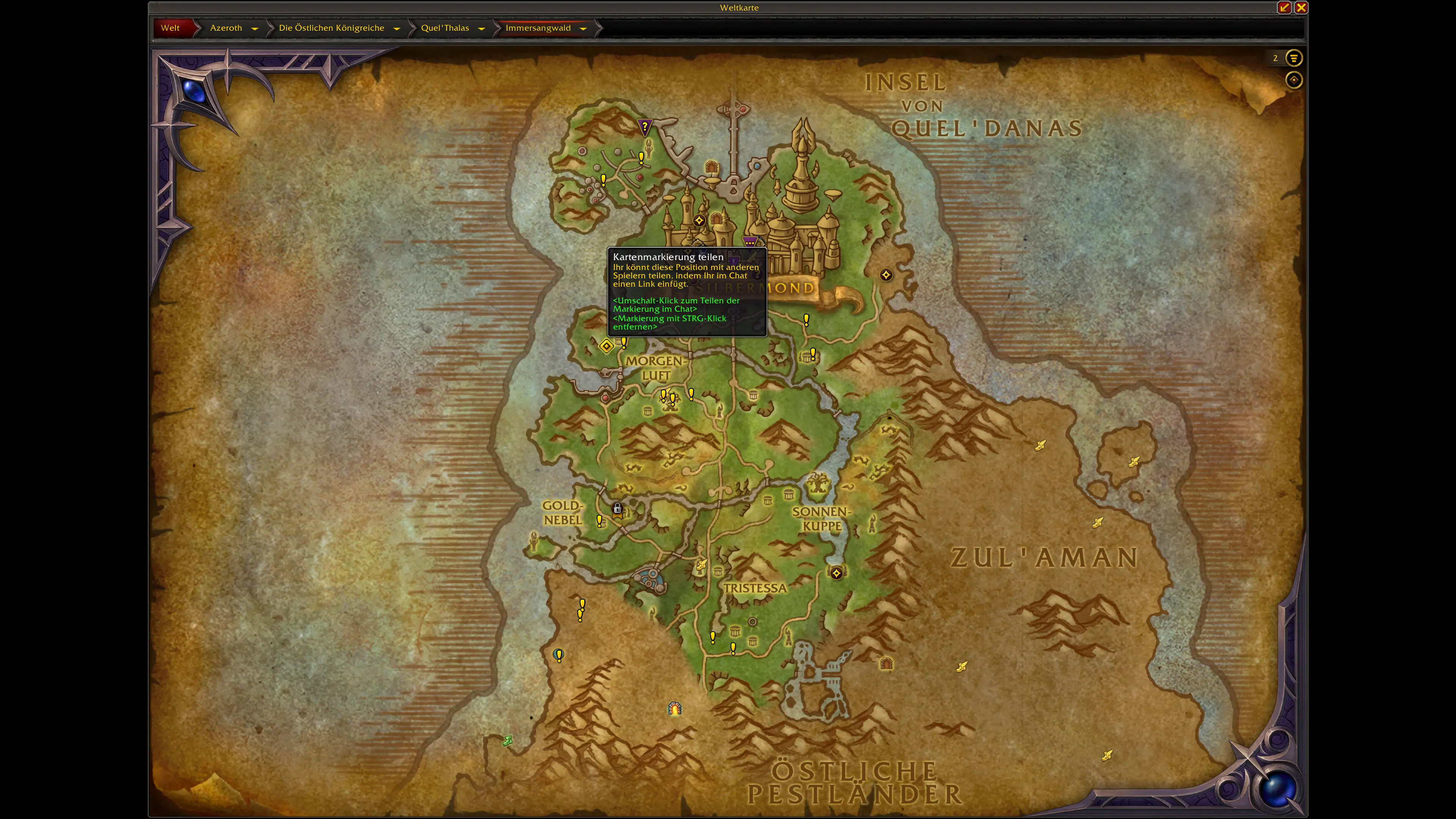The image size is (1456, 819).
Task: Select the Immersangwald breadcrumb
Action: click(x=538, y=28)
